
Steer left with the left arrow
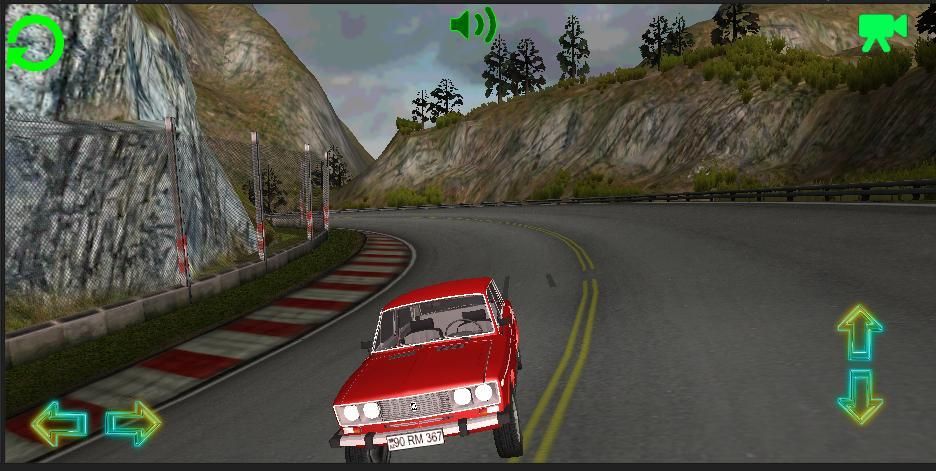59,424
